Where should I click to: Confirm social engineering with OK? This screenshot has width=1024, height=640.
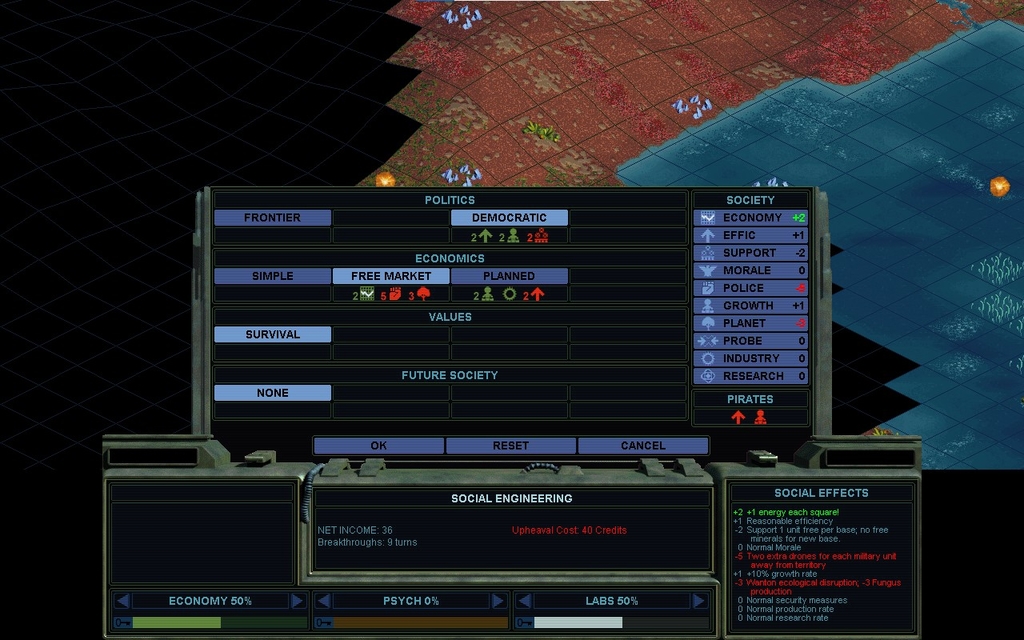[x=378, y=446]
